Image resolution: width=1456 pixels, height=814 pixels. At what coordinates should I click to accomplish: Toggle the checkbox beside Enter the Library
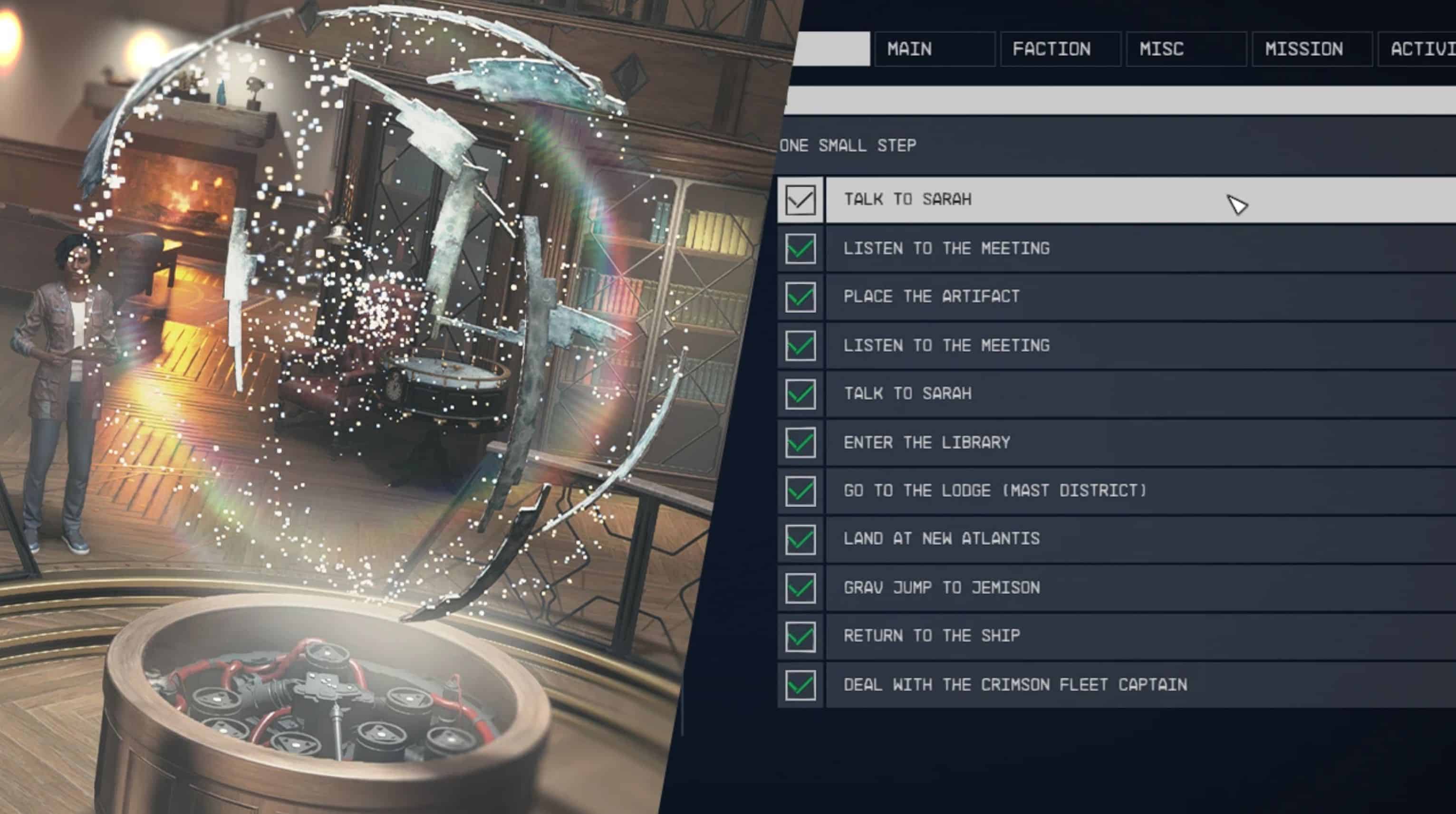800,443
